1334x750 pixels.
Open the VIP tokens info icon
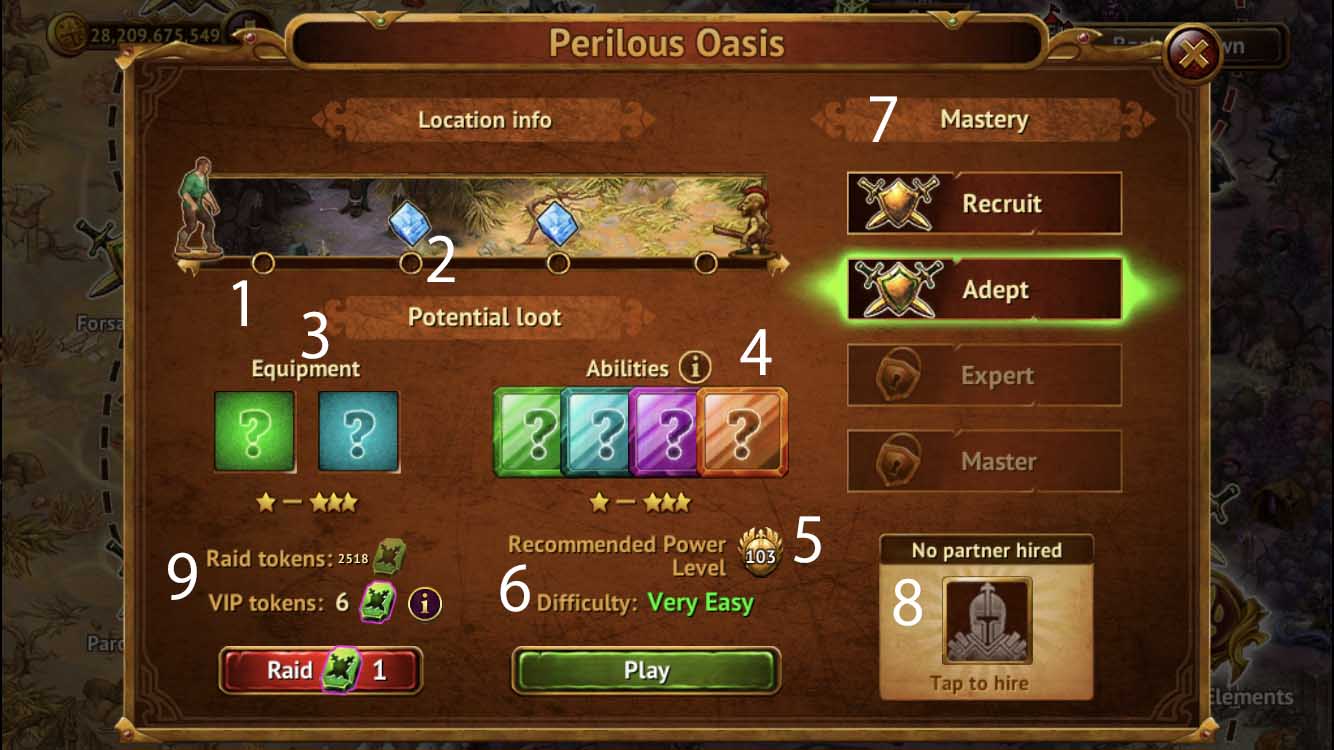425,603
